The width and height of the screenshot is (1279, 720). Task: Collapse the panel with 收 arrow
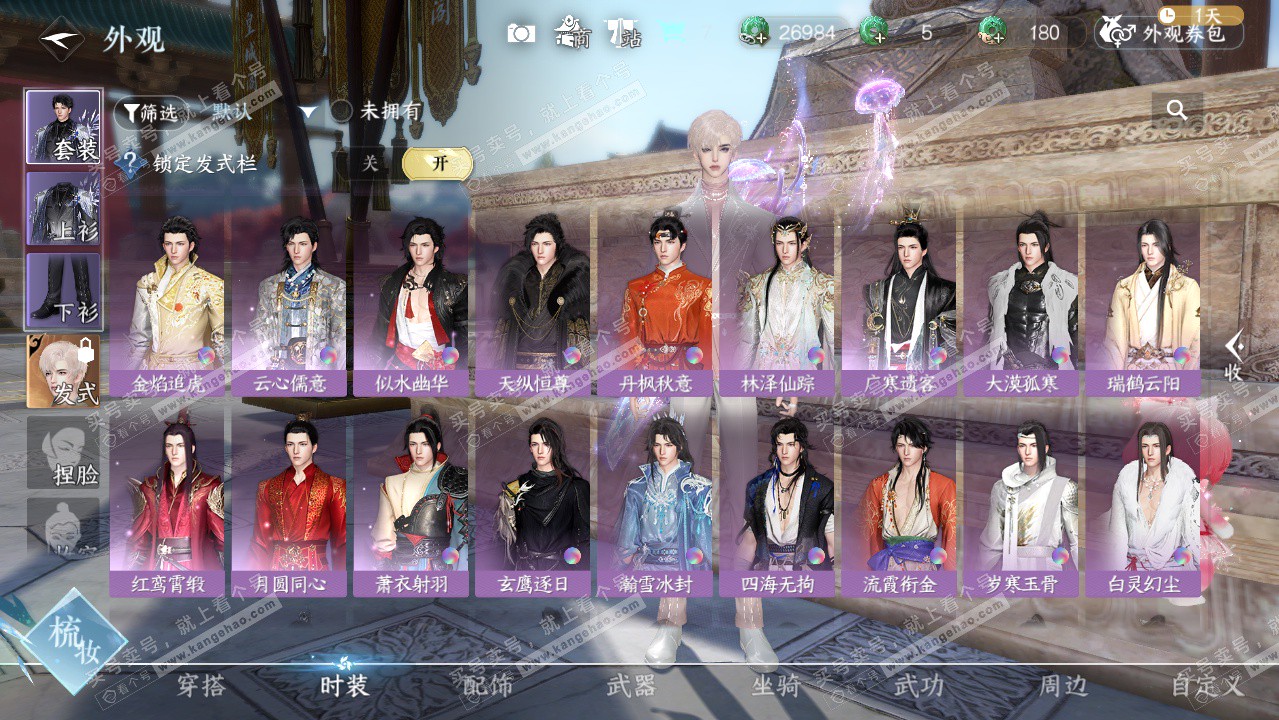point(1235,355)
